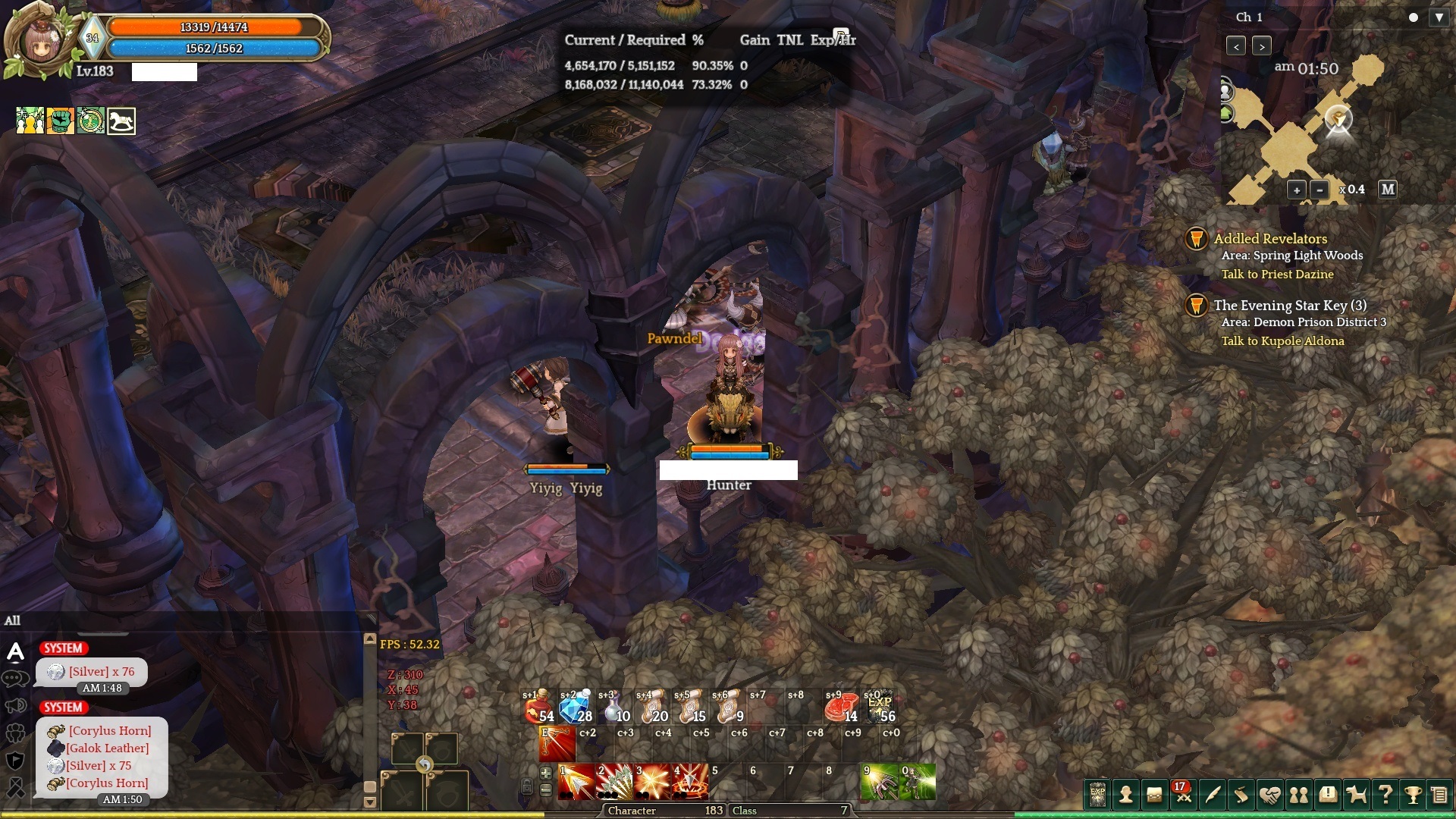Fire the bow skill in the E slot

click(557, 743)
